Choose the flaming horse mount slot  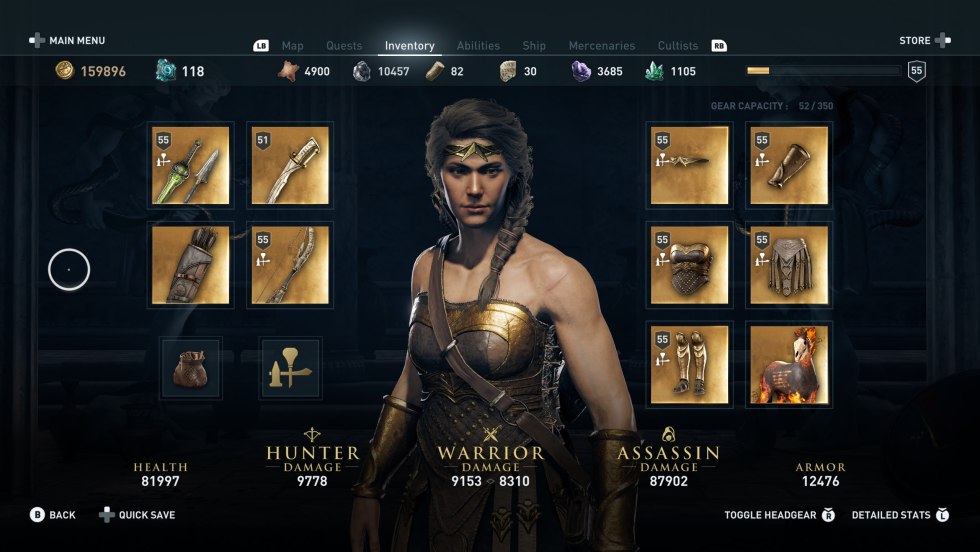789,365
